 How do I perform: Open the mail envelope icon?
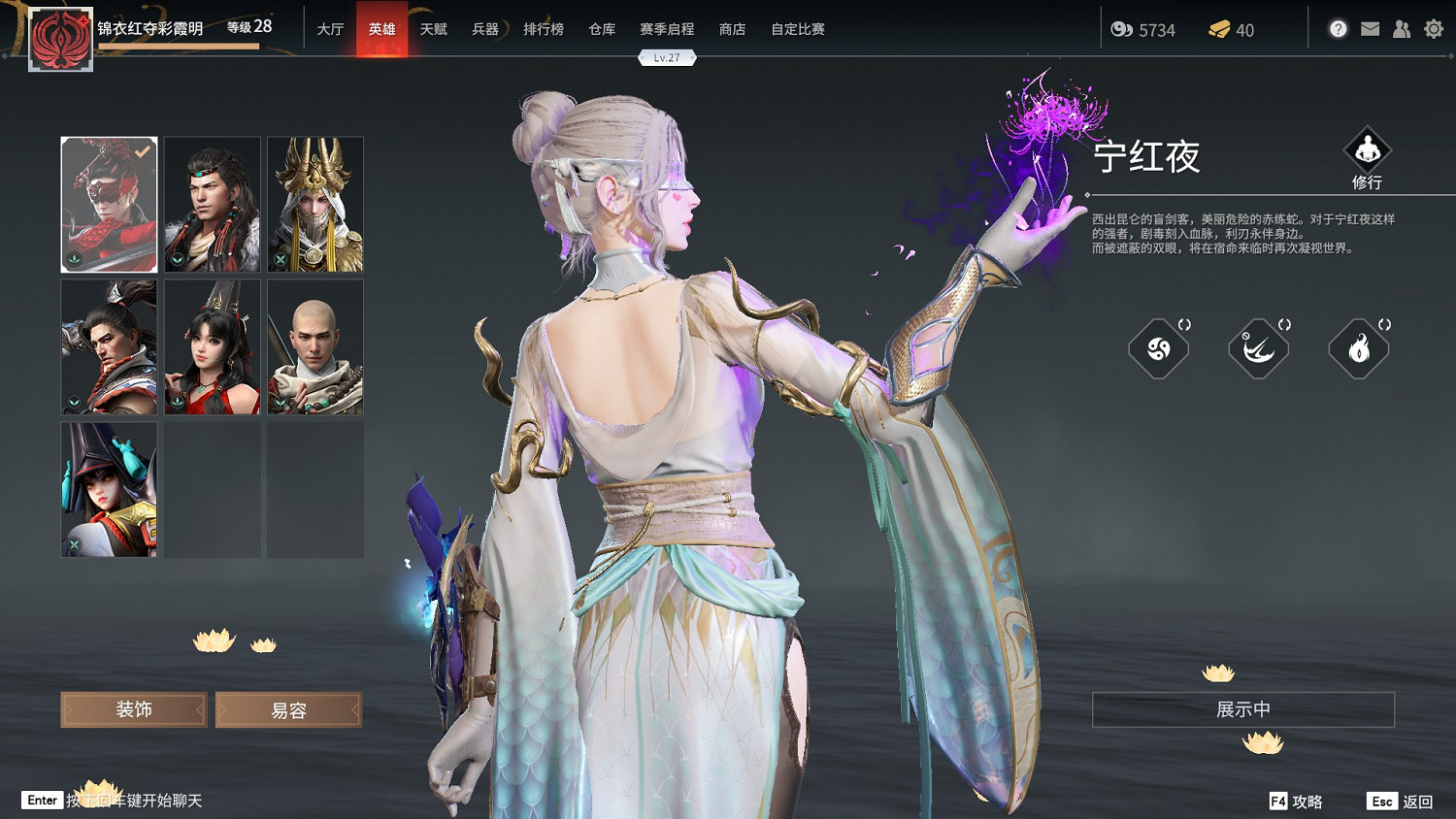[x=1370, y=29]
